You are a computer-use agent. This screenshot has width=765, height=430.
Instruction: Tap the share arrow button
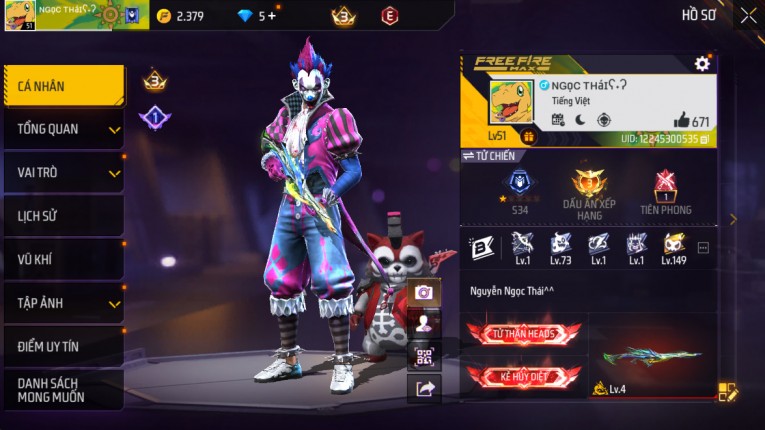coord(424,389)
